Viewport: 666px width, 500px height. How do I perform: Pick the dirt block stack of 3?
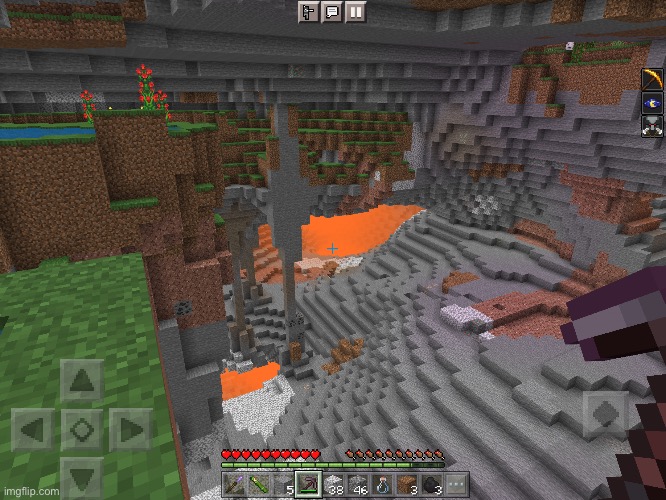(405, 484)
